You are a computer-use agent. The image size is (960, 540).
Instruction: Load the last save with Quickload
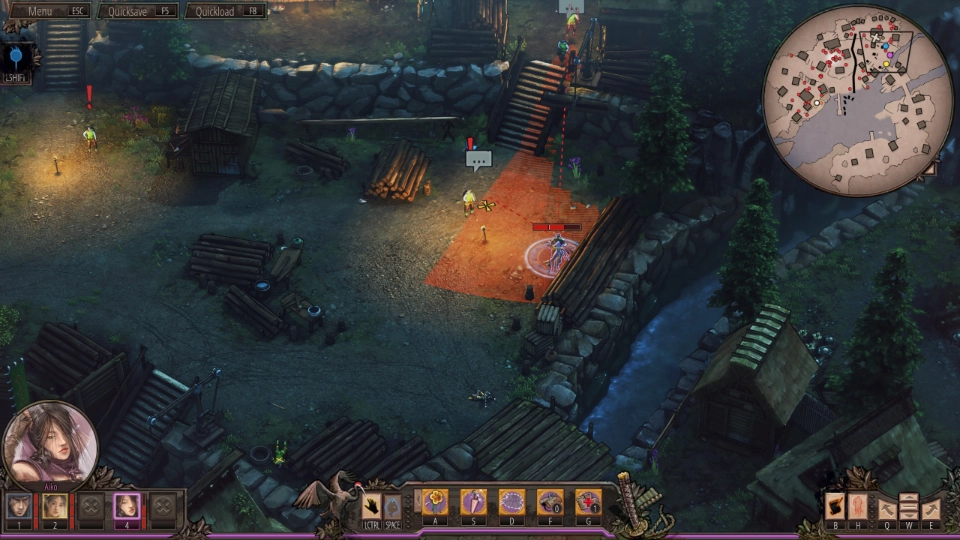point(226,11)
